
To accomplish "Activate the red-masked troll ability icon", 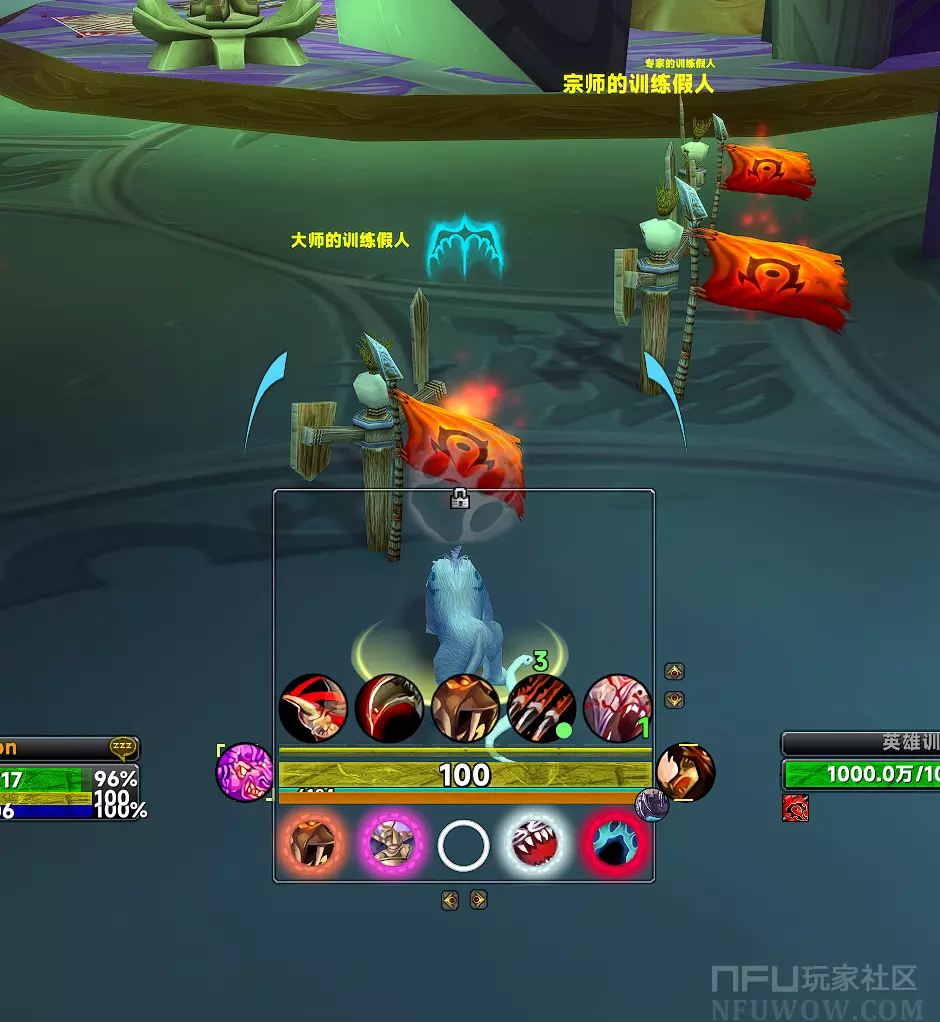I will pos(313,708).
